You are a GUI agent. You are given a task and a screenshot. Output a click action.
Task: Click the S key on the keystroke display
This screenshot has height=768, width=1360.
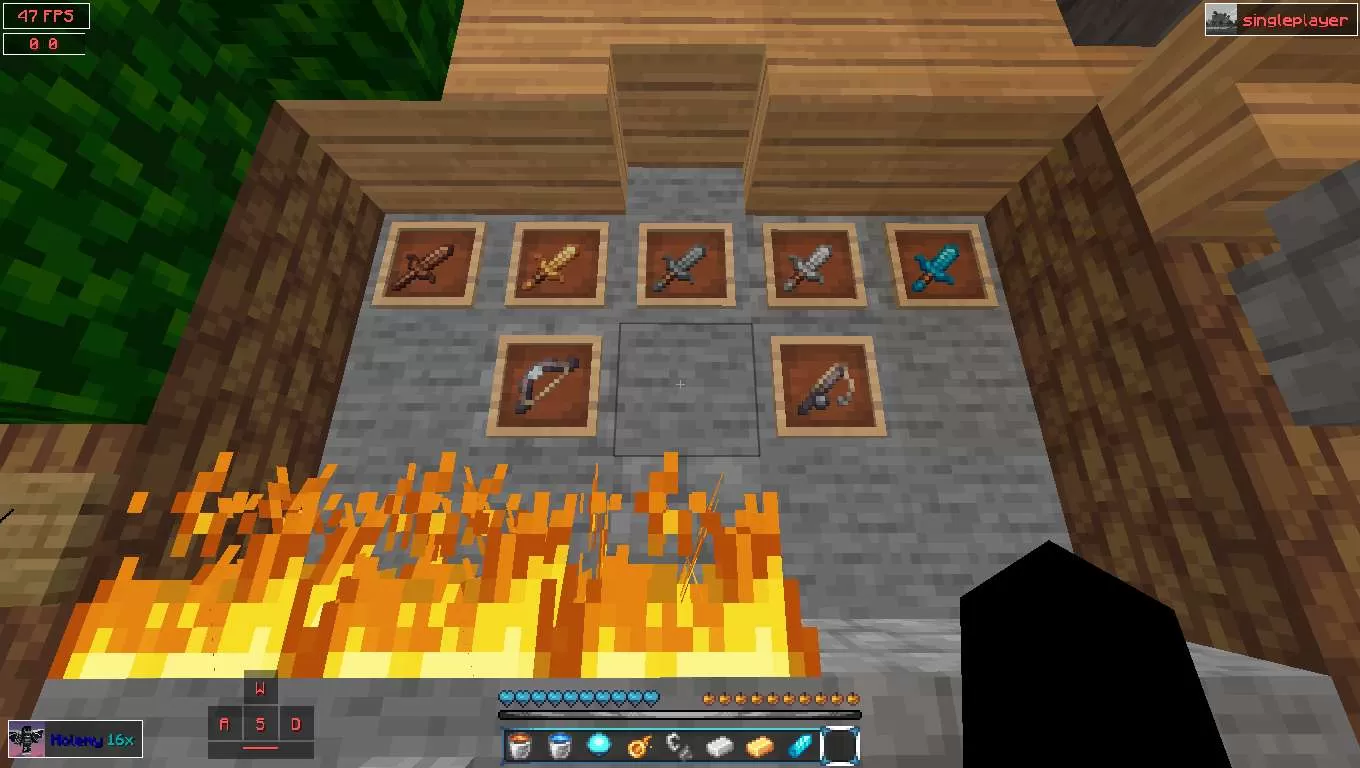pos(260,723)
